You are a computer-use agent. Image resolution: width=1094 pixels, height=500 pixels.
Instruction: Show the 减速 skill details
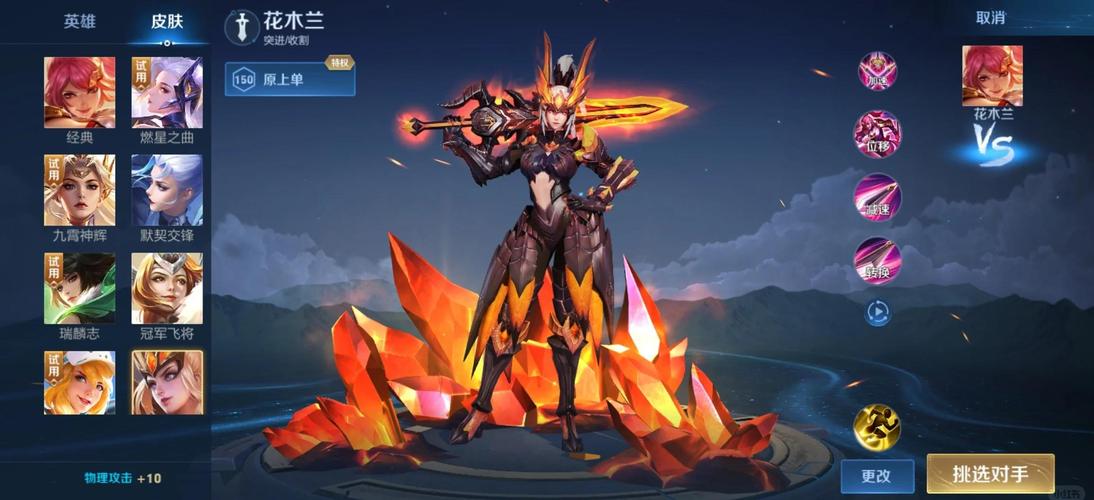(x=877, y=197)
